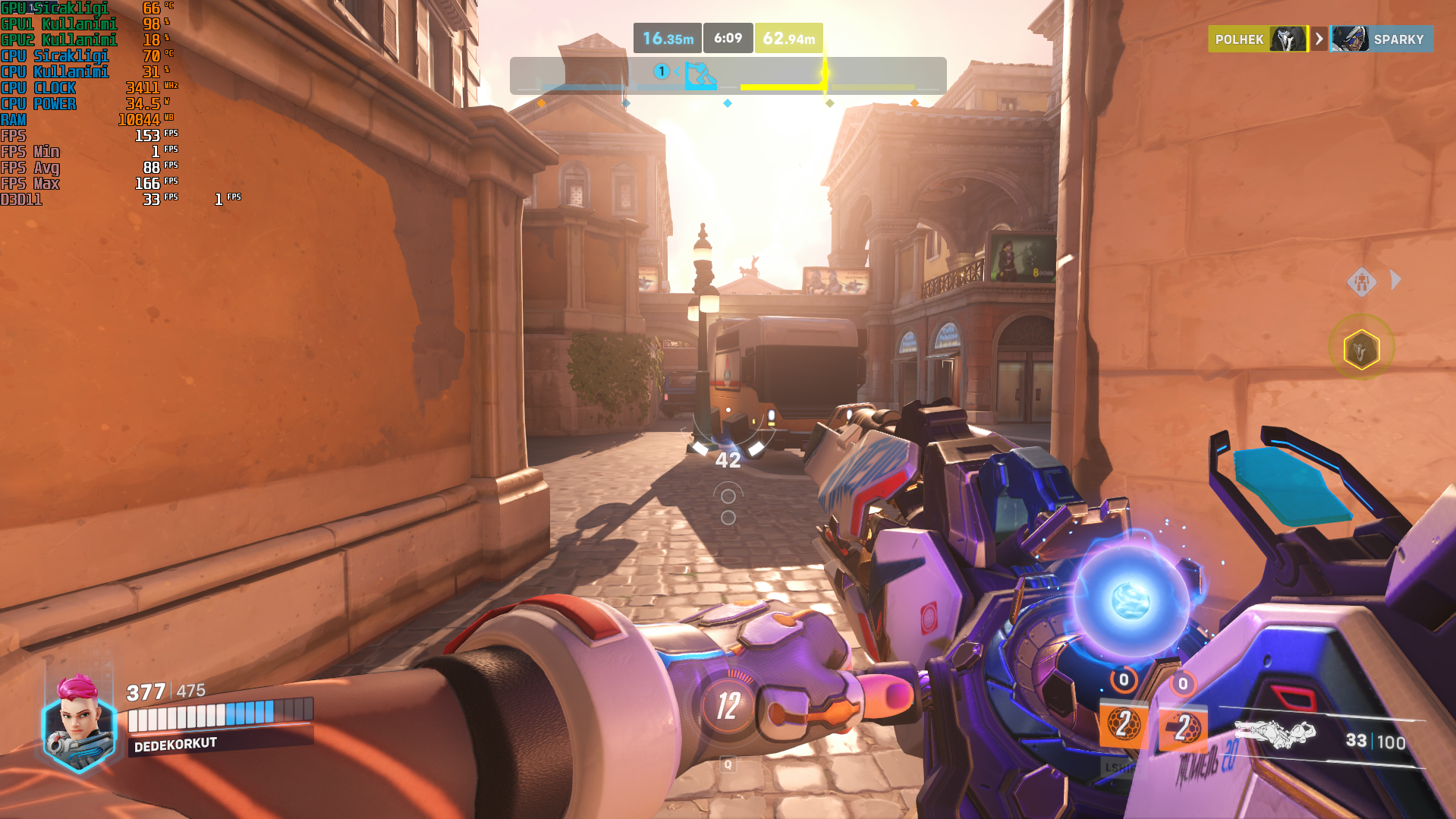Select the circular ultimate charge meter

(728, 705)
